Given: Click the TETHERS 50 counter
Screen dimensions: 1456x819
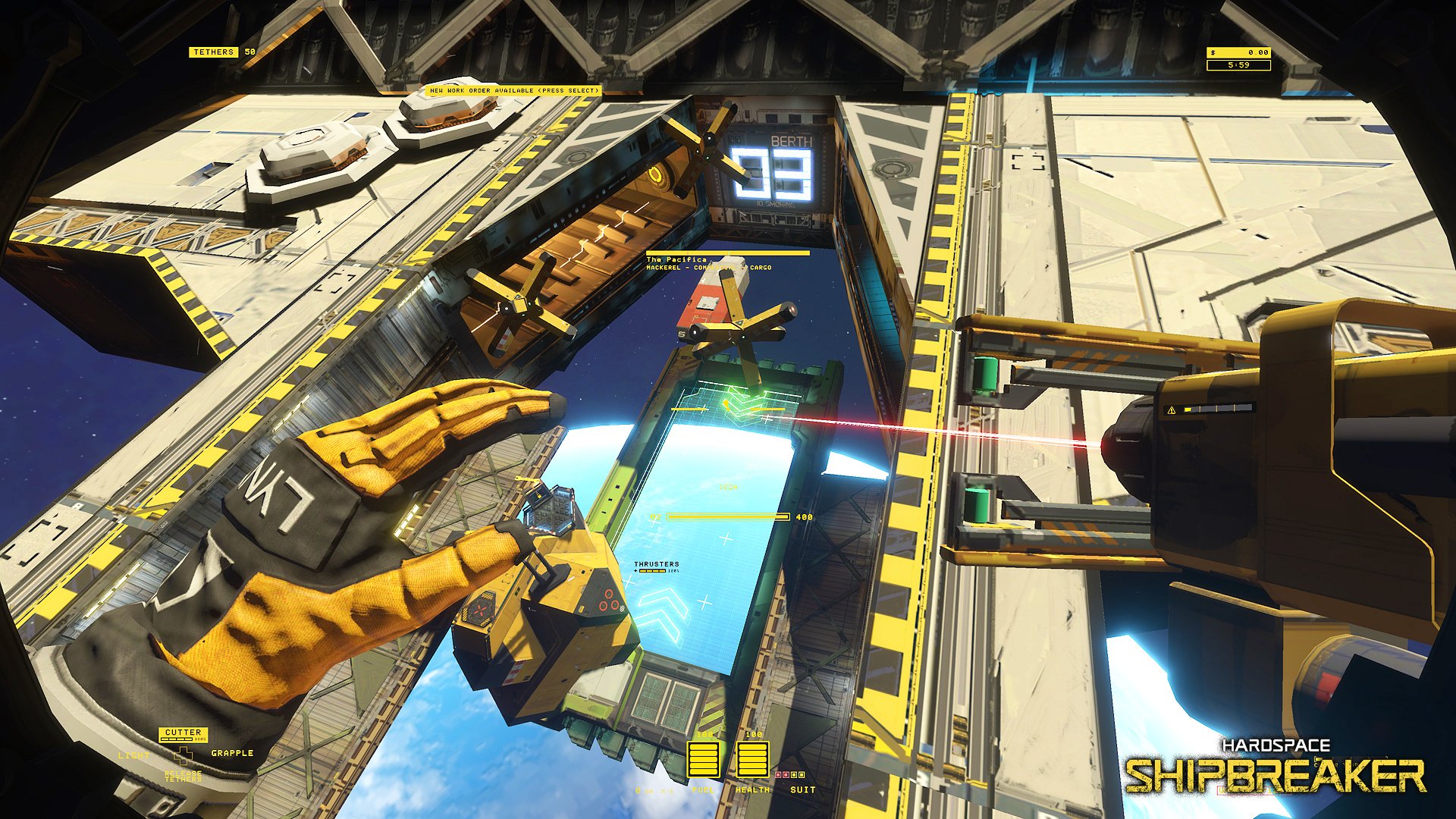Looking at the screenshot, I should click(x=220, y=53).
